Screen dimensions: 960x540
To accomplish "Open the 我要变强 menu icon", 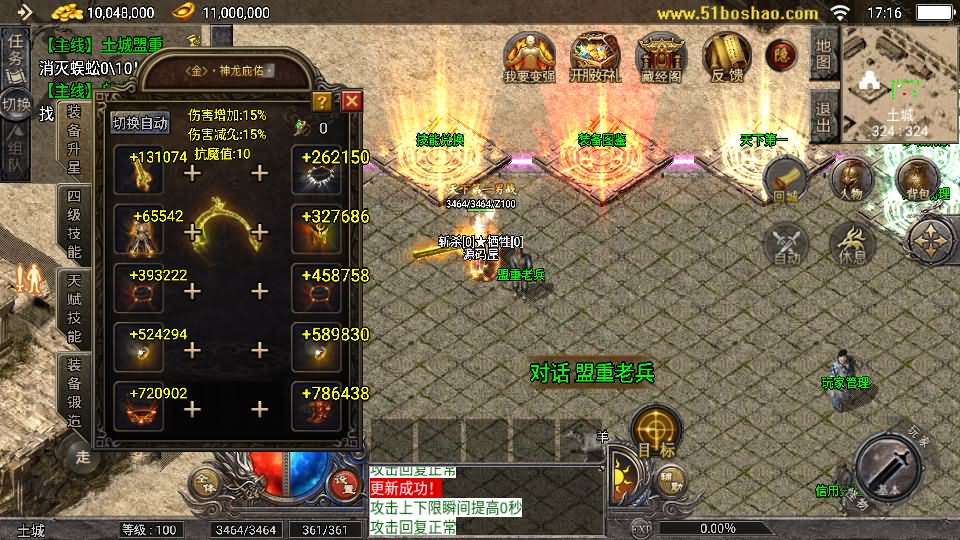I will click(529, 58).
